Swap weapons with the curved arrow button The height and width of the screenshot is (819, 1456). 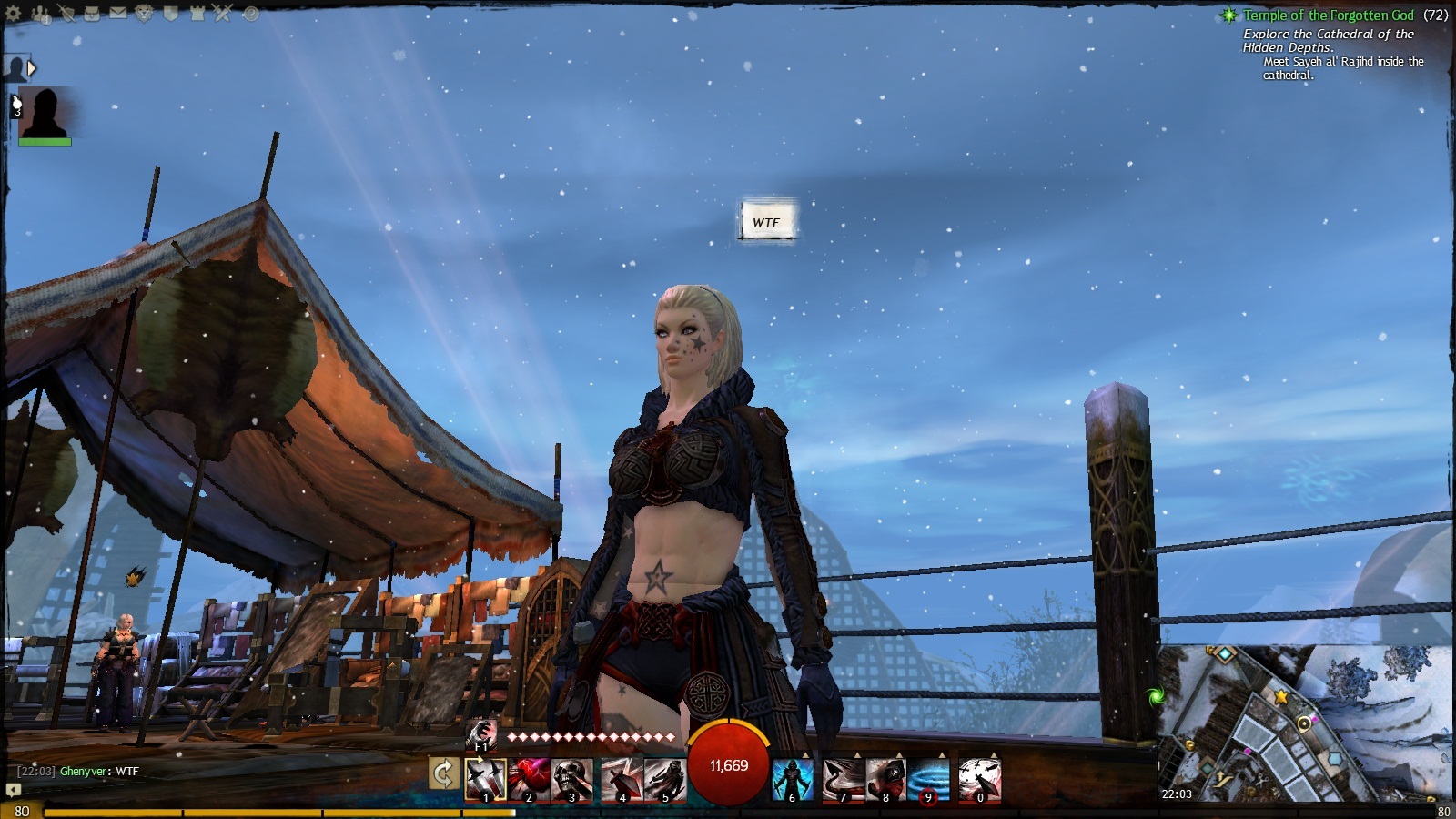point(443,774)
